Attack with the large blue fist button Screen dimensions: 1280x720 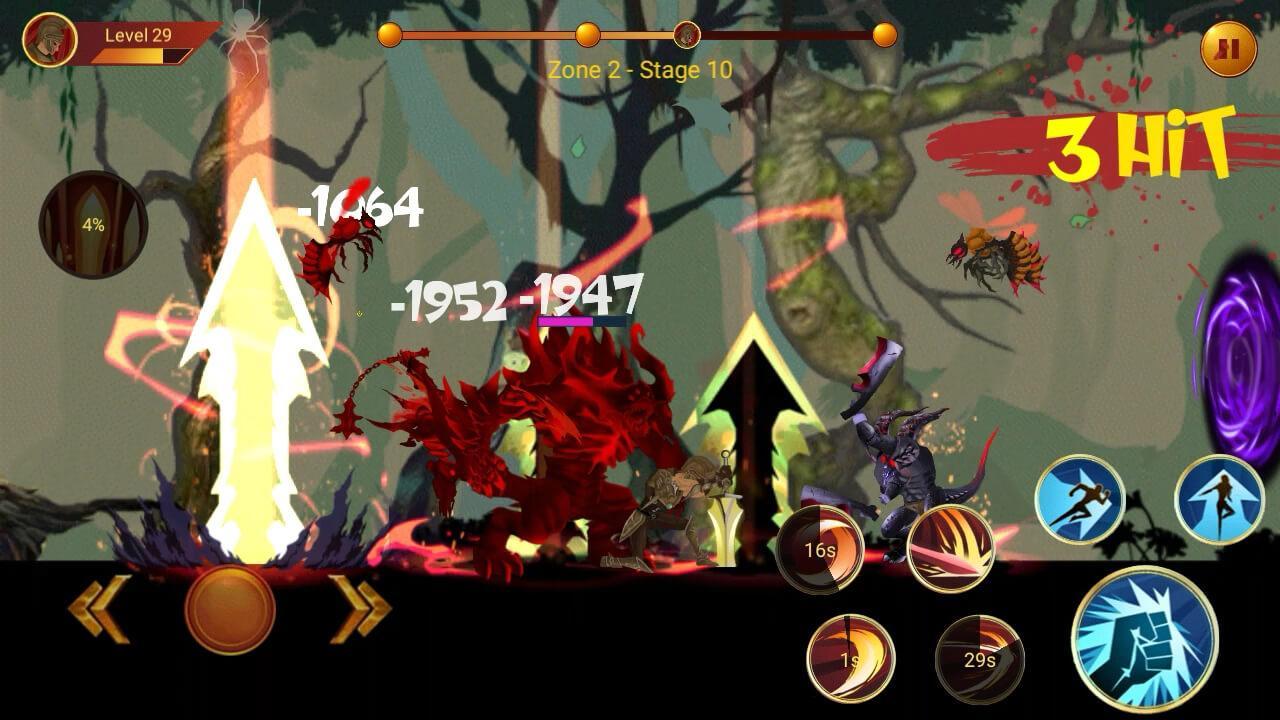tap(1144, 637)
